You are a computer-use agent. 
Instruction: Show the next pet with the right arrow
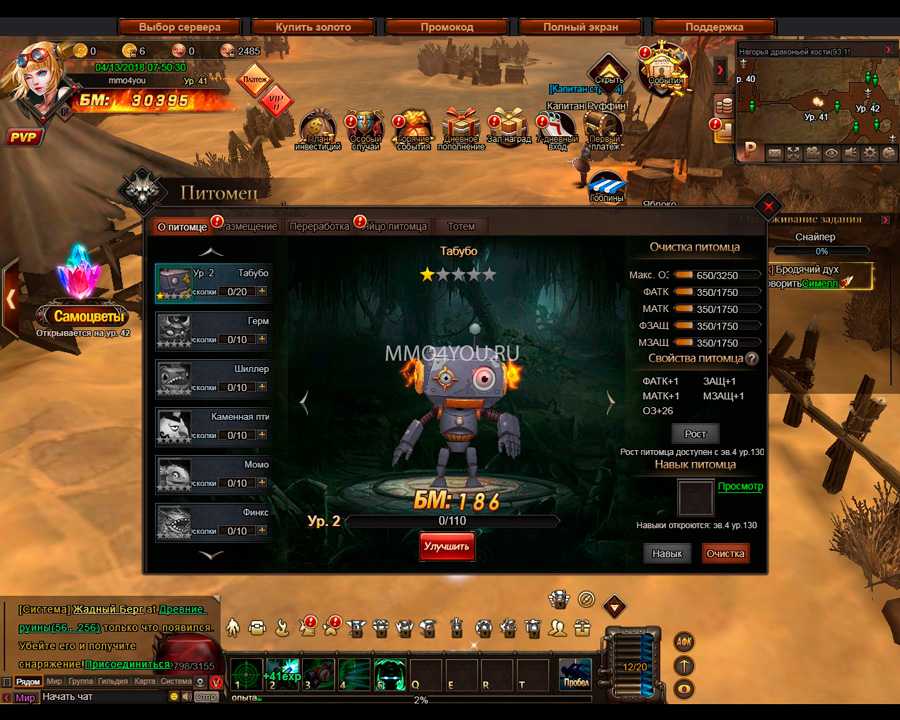tap(611, 402)
